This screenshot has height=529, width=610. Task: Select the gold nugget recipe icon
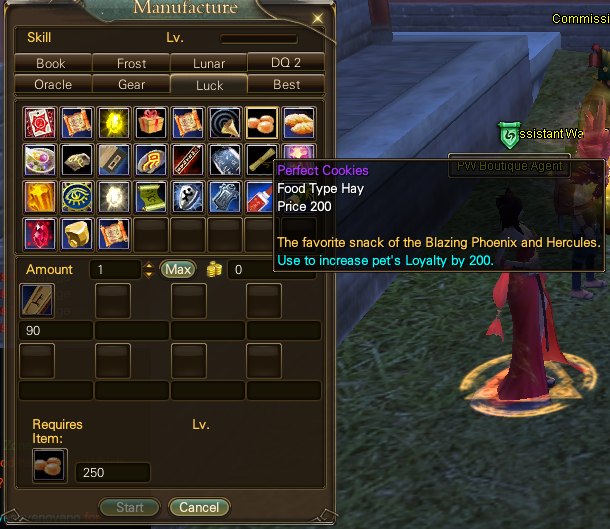[x=76, y=232]
